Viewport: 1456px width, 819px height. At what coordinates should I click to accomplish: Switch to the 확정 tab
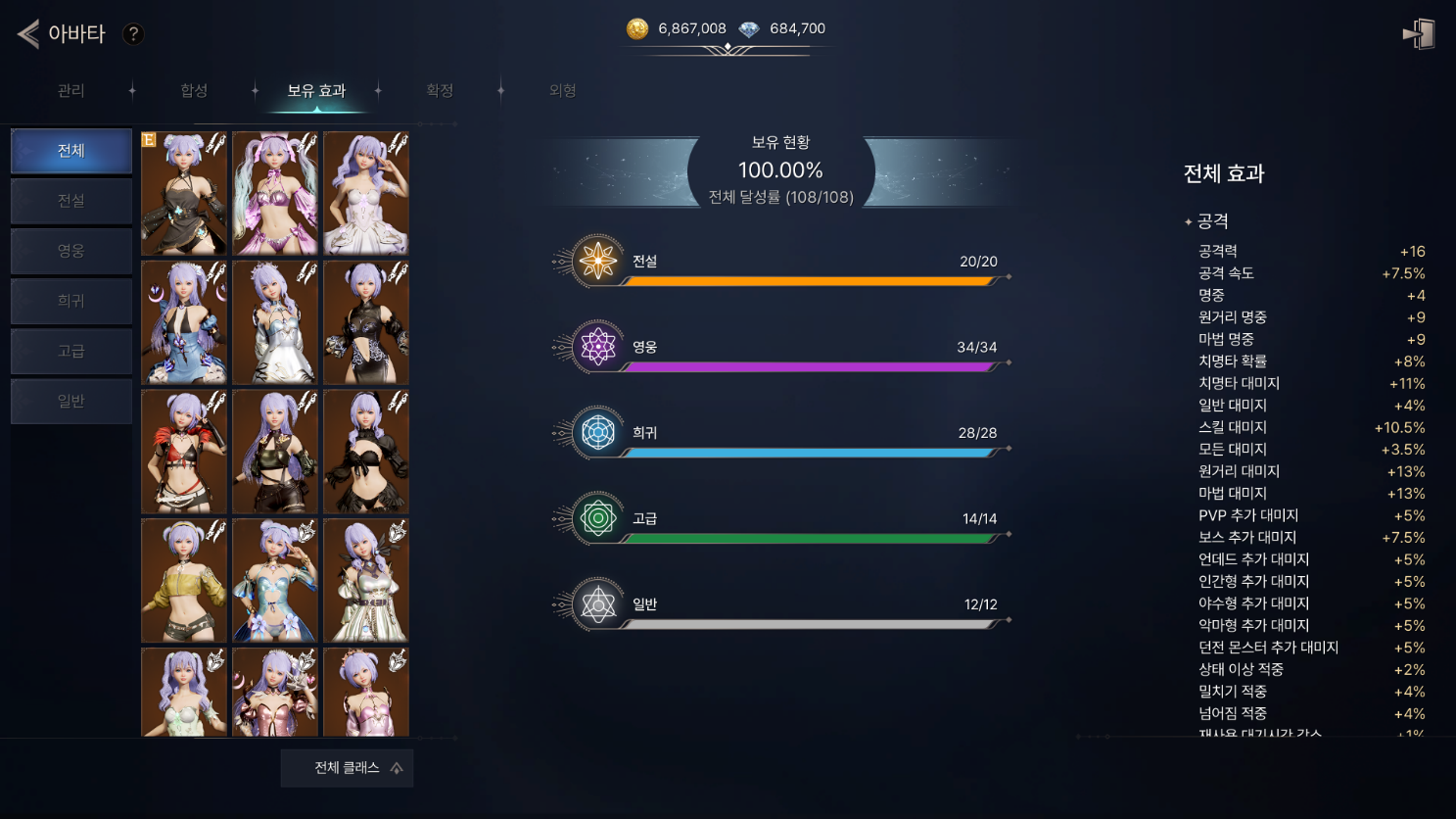(440, 91)
